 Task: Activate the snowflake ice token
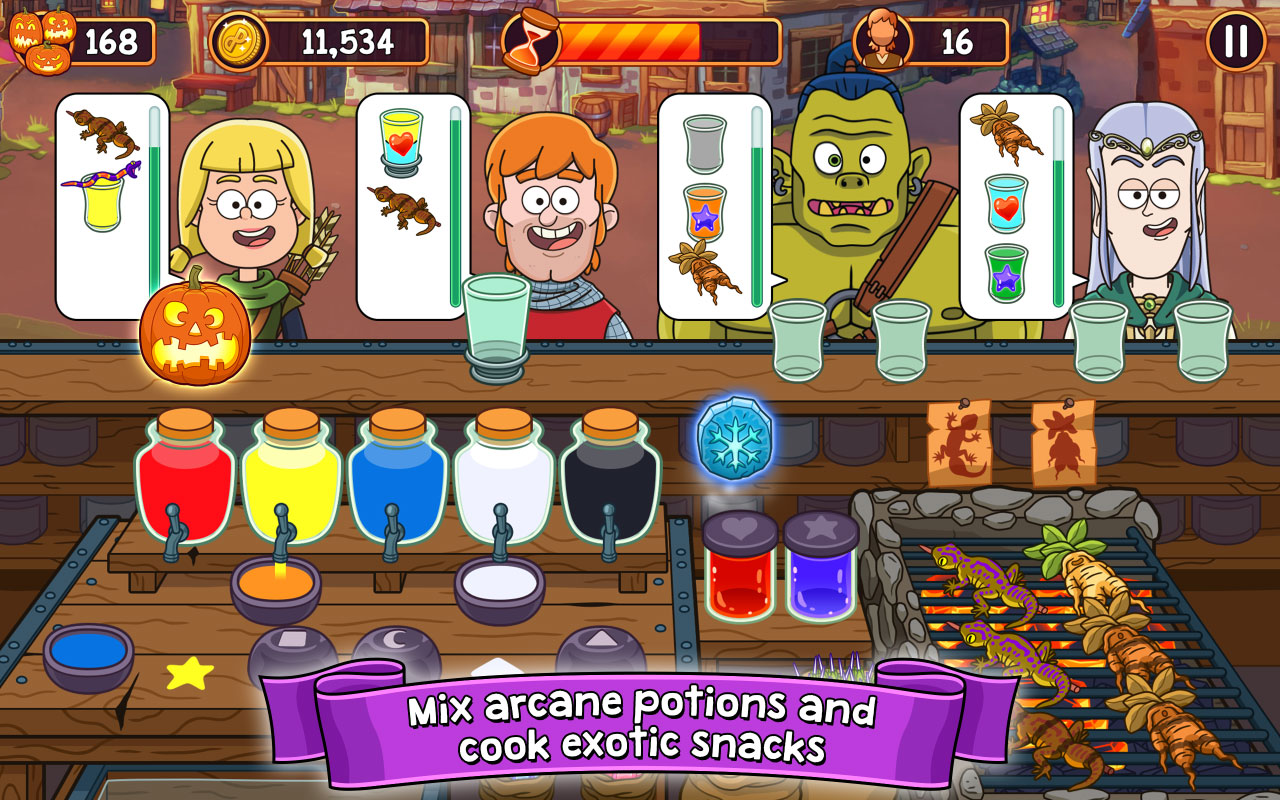[x=734, y=440]
